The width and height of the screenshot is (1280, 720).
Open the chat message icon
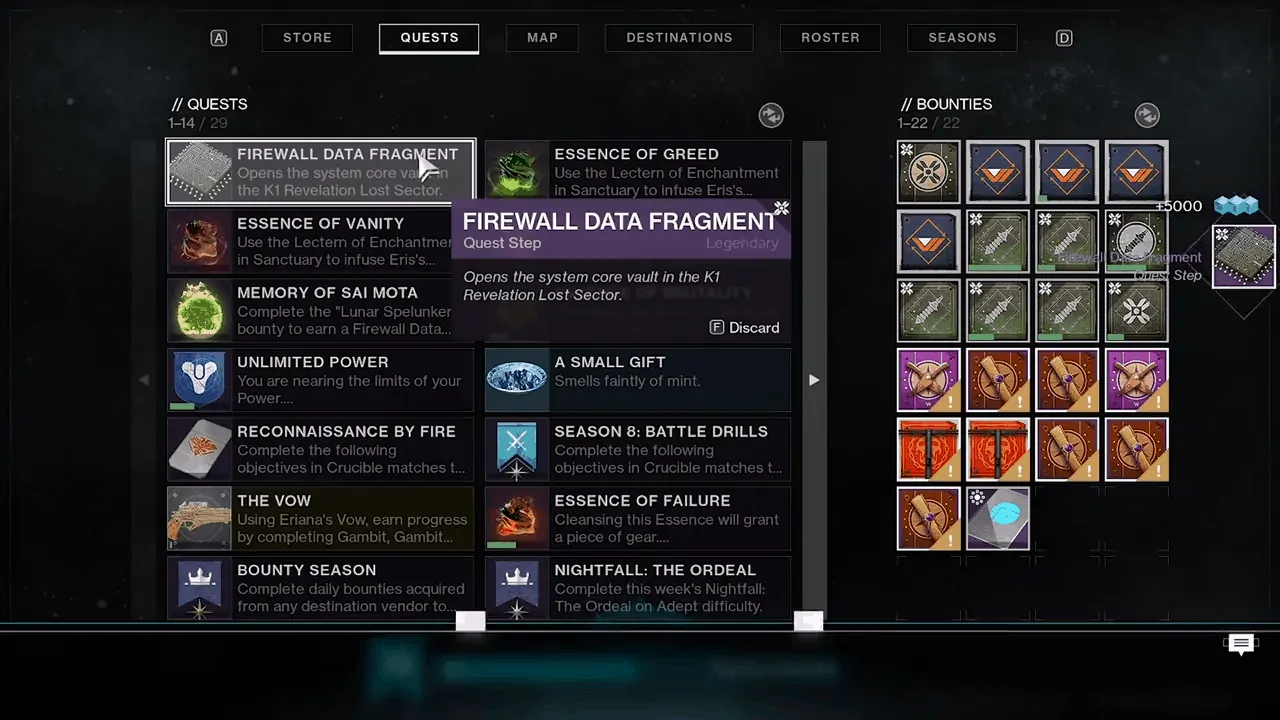point(1241,644)
